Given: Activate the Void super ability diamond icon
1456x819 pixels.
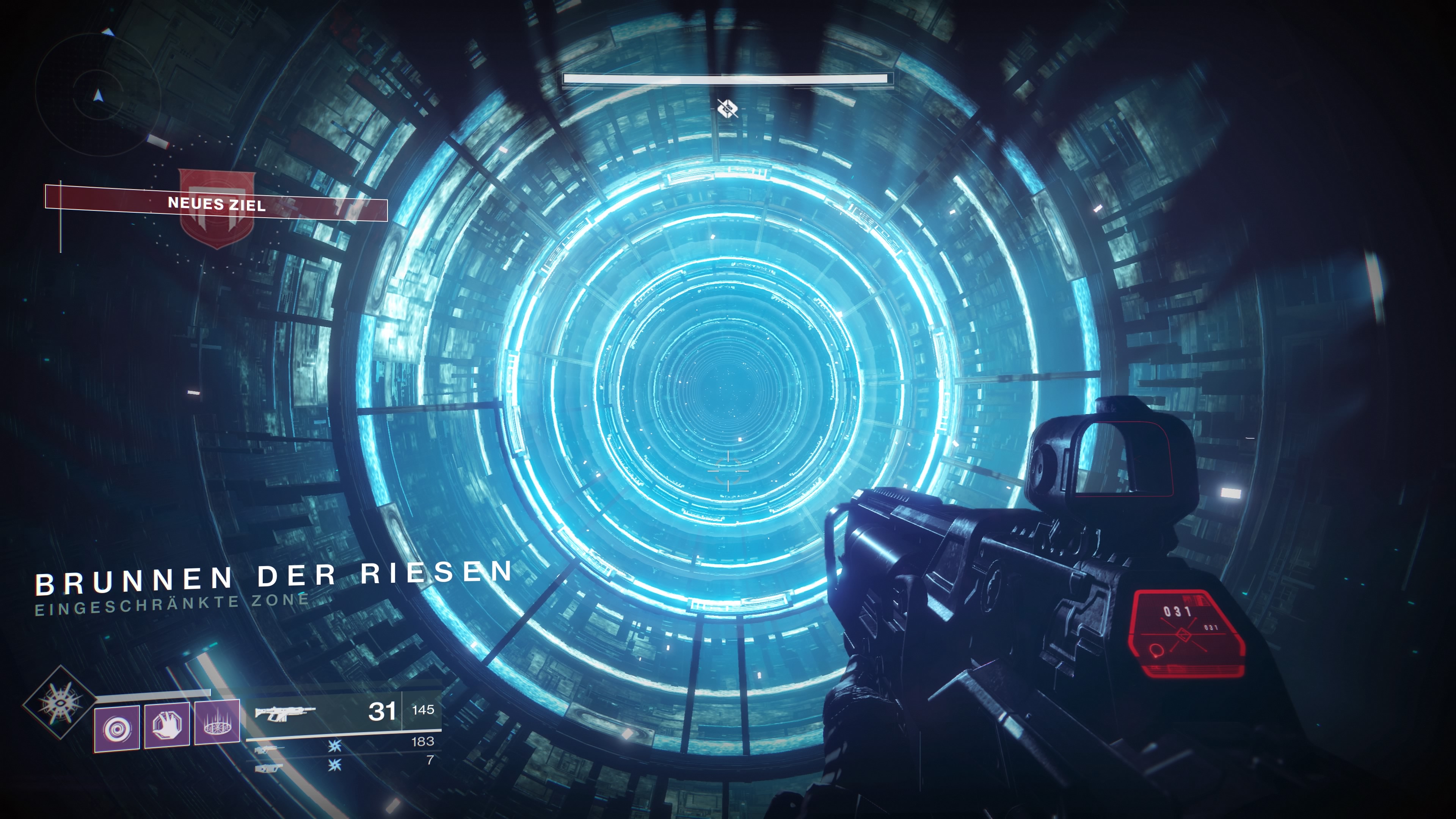Looking at the screenshot, I should coord(60,702).
